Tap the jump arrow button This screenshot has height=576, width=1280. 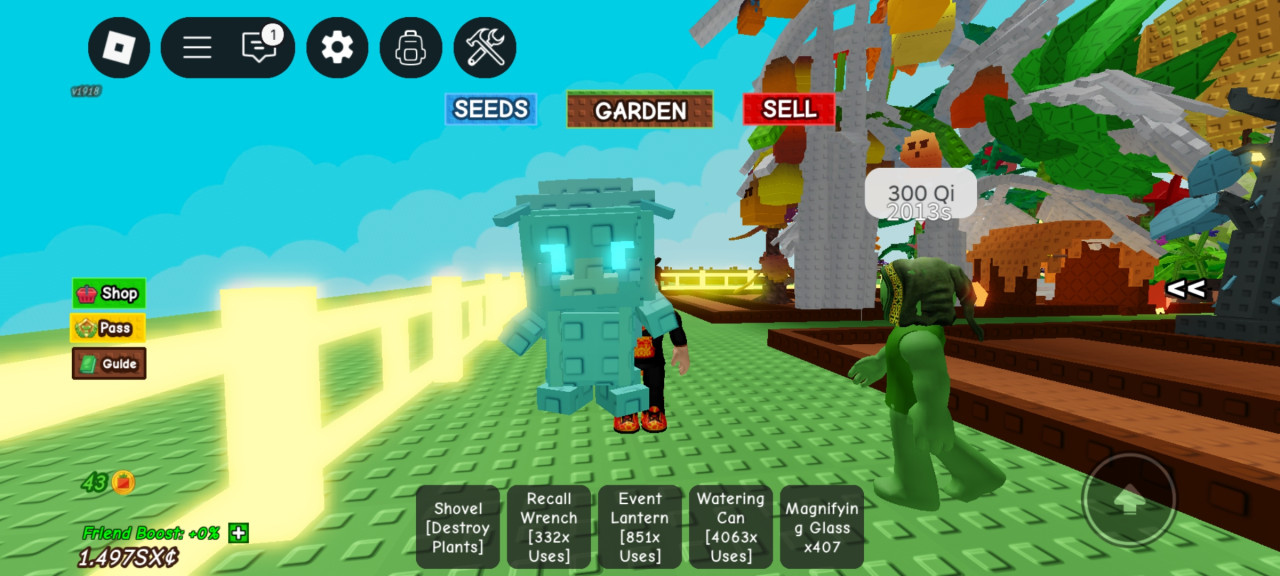point(1129,500)
